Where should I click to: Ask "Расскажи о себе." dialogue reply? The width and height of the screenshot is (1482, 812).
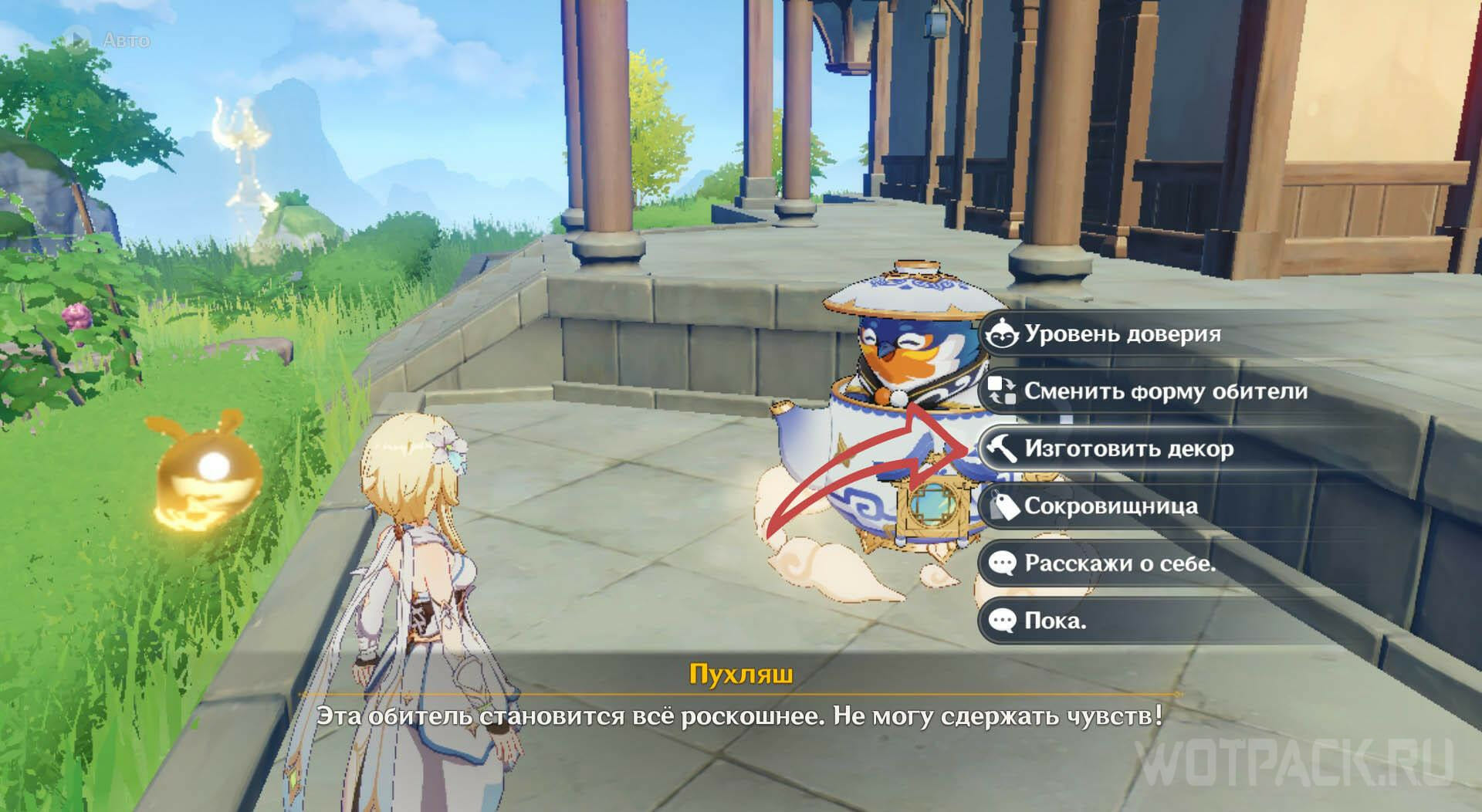[1119, 563]
